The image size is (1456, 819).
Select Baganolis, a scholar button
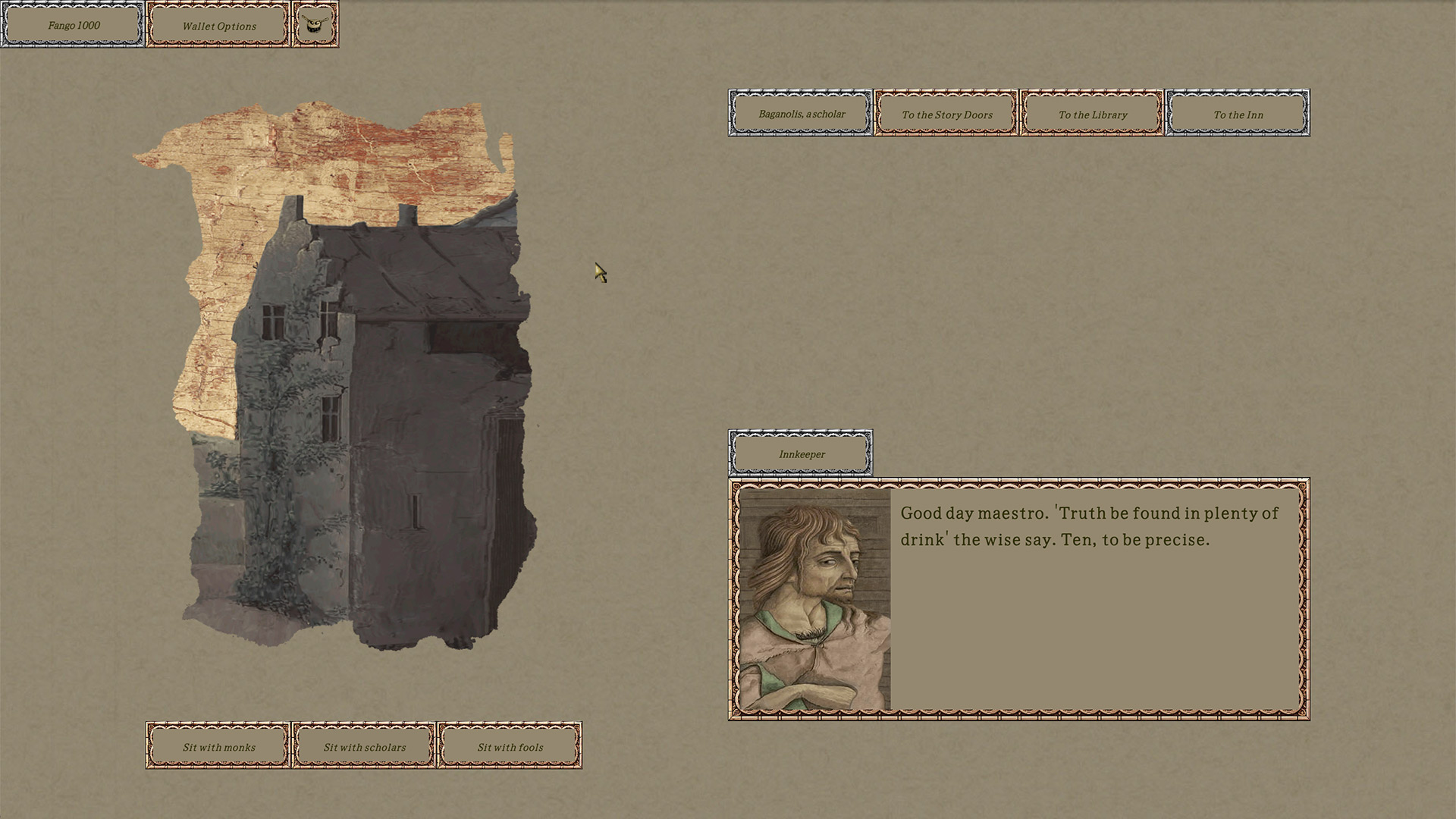pos(801,114)
